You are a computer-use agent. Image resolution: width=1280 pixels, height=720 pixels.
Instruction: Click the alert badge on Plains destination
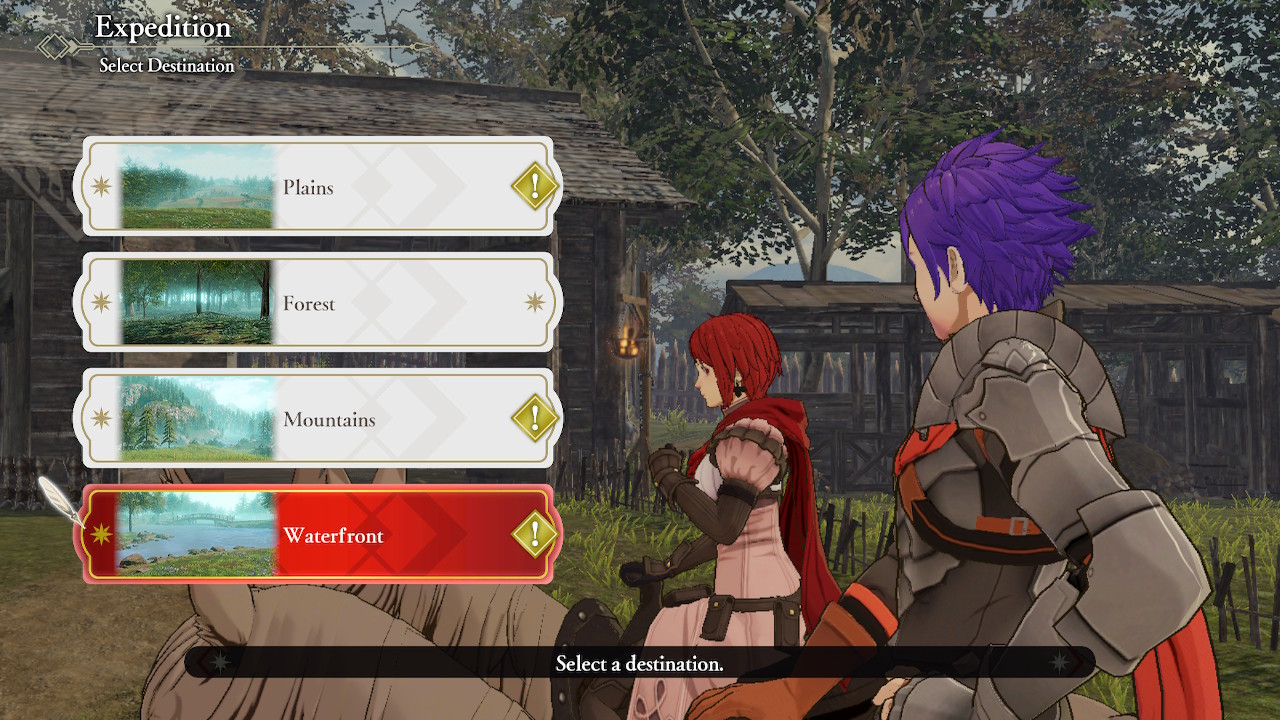click(x=534, y=186)
